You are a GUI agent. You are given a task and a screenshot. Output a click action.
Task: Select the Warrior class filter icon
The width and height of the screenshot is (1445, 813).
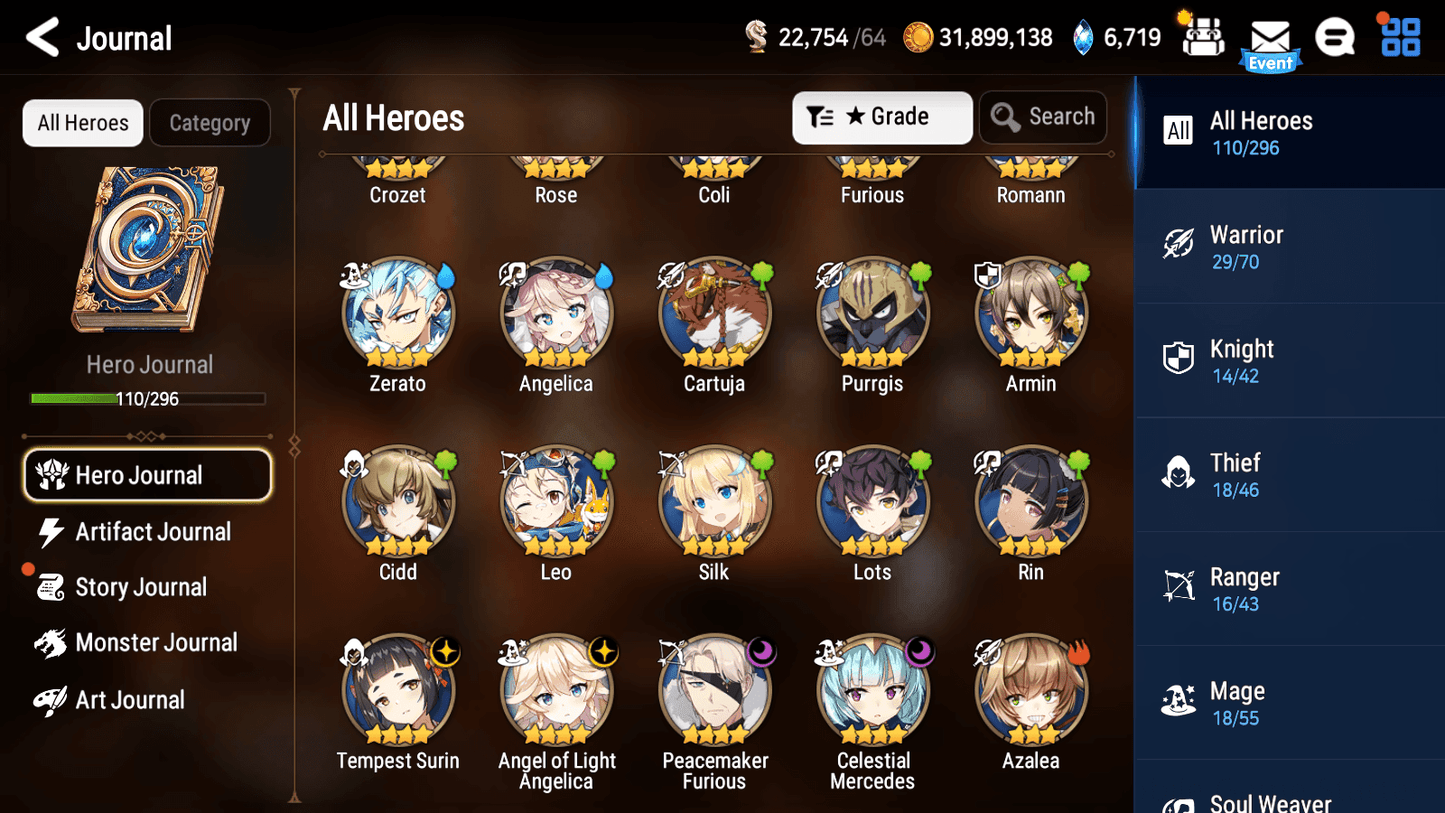(1179, 244)
